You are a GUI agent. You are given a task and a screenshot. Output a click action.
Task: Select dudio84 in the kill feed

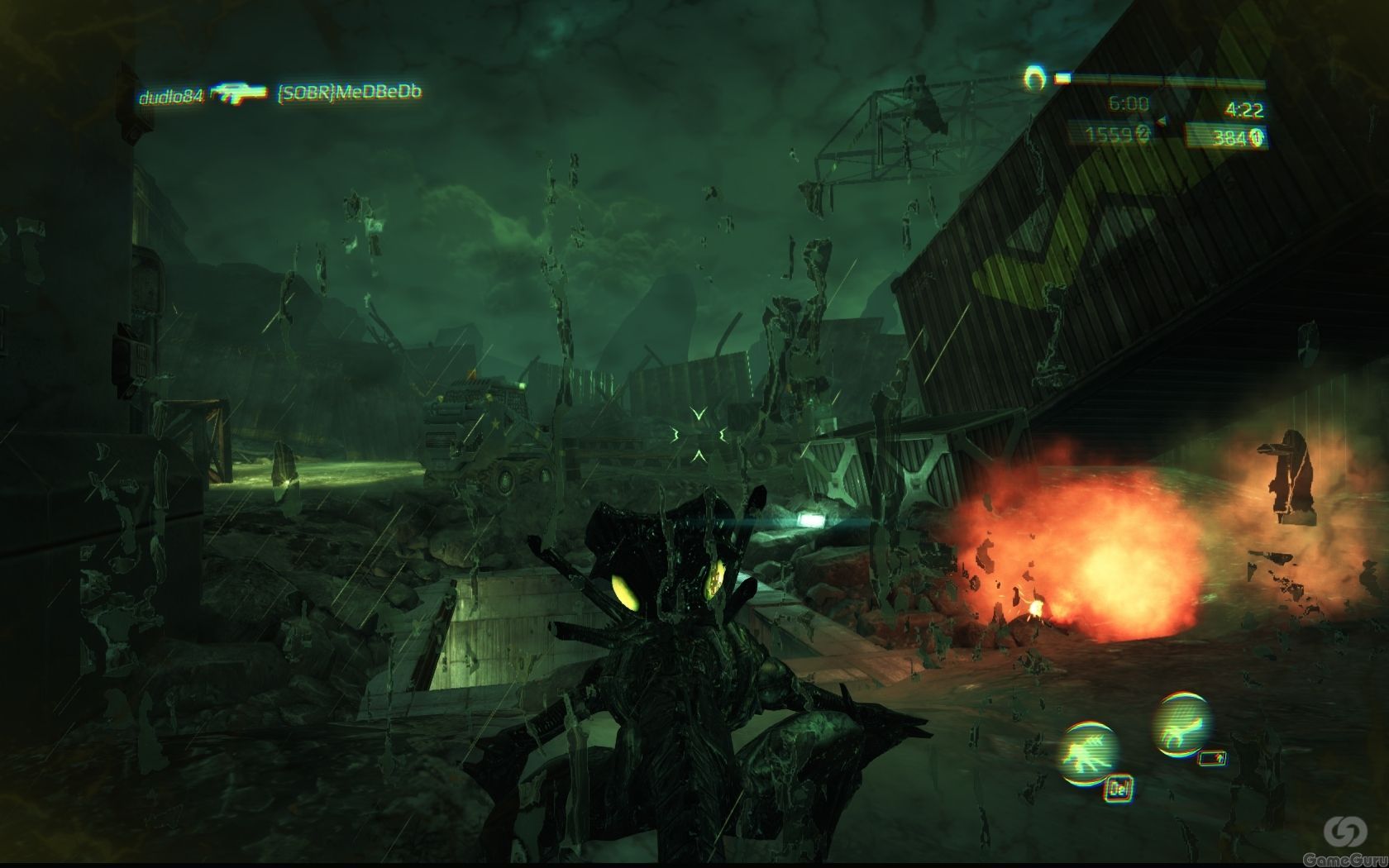point(170,96)
